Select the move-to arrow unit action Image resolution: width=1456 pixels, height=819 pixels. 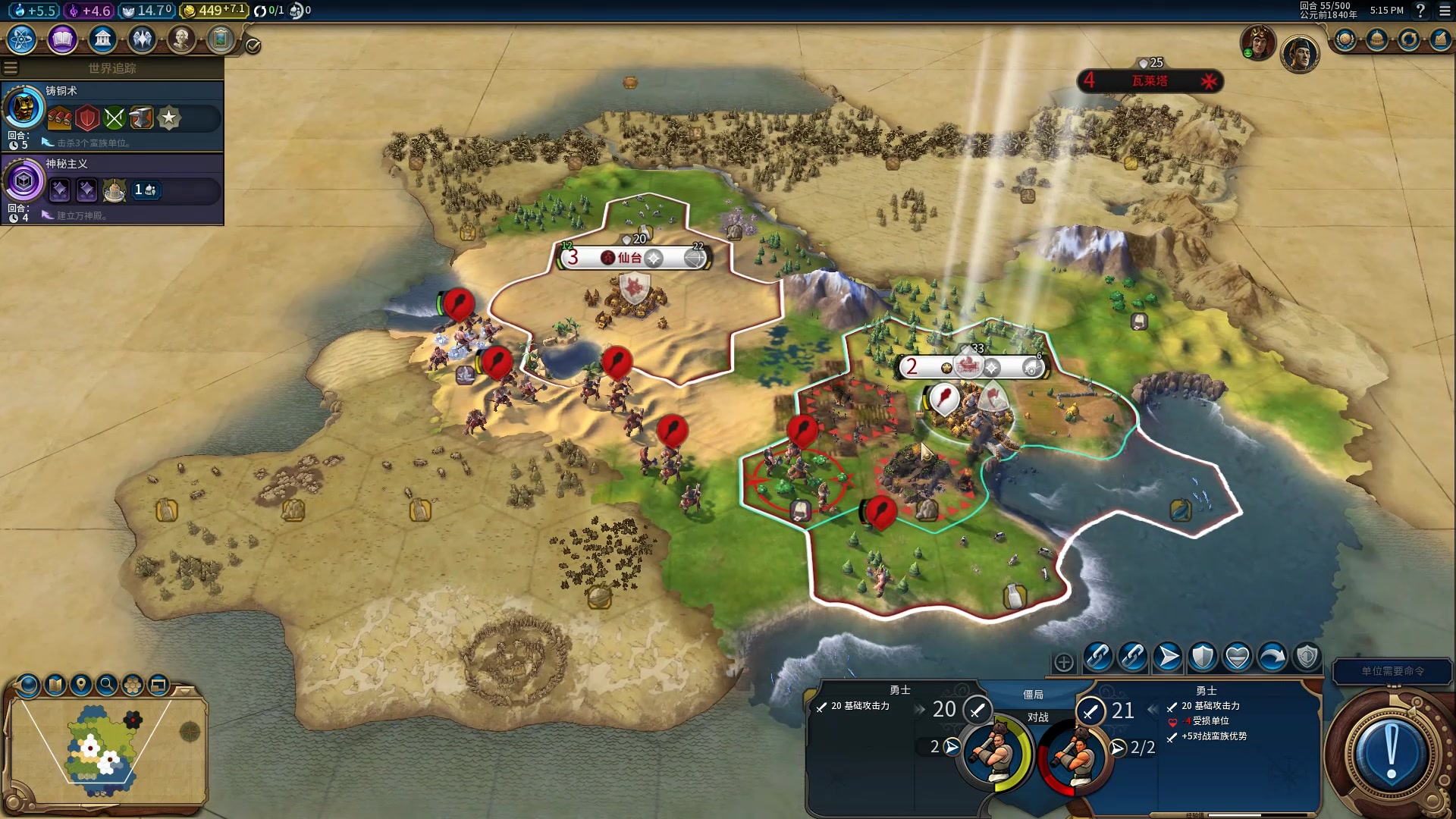pos(1168,657)
